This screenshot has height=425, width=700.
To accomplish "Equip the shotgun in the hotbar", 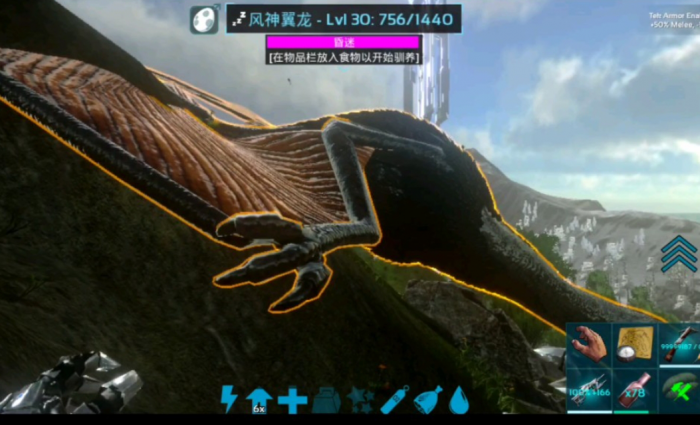I will [x=679, y=344].
